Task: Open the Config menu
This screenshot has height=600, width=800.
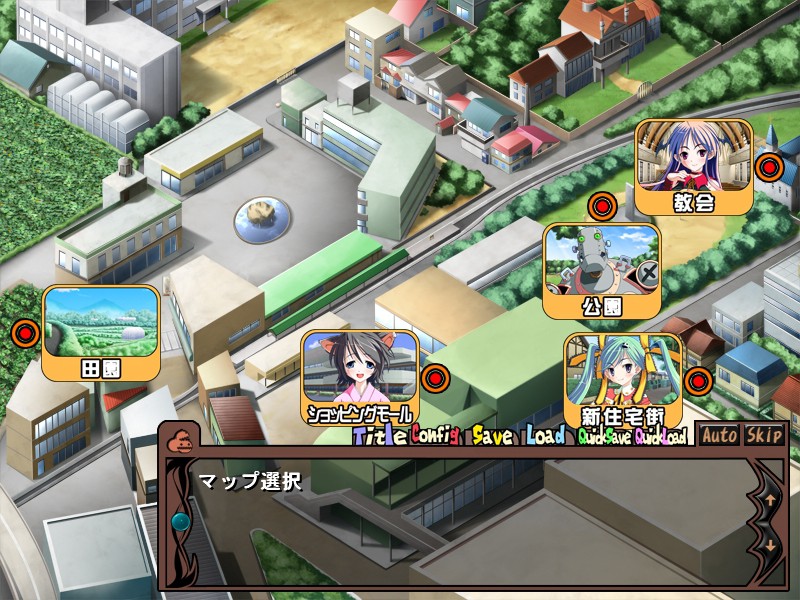Action: point(434,436)
